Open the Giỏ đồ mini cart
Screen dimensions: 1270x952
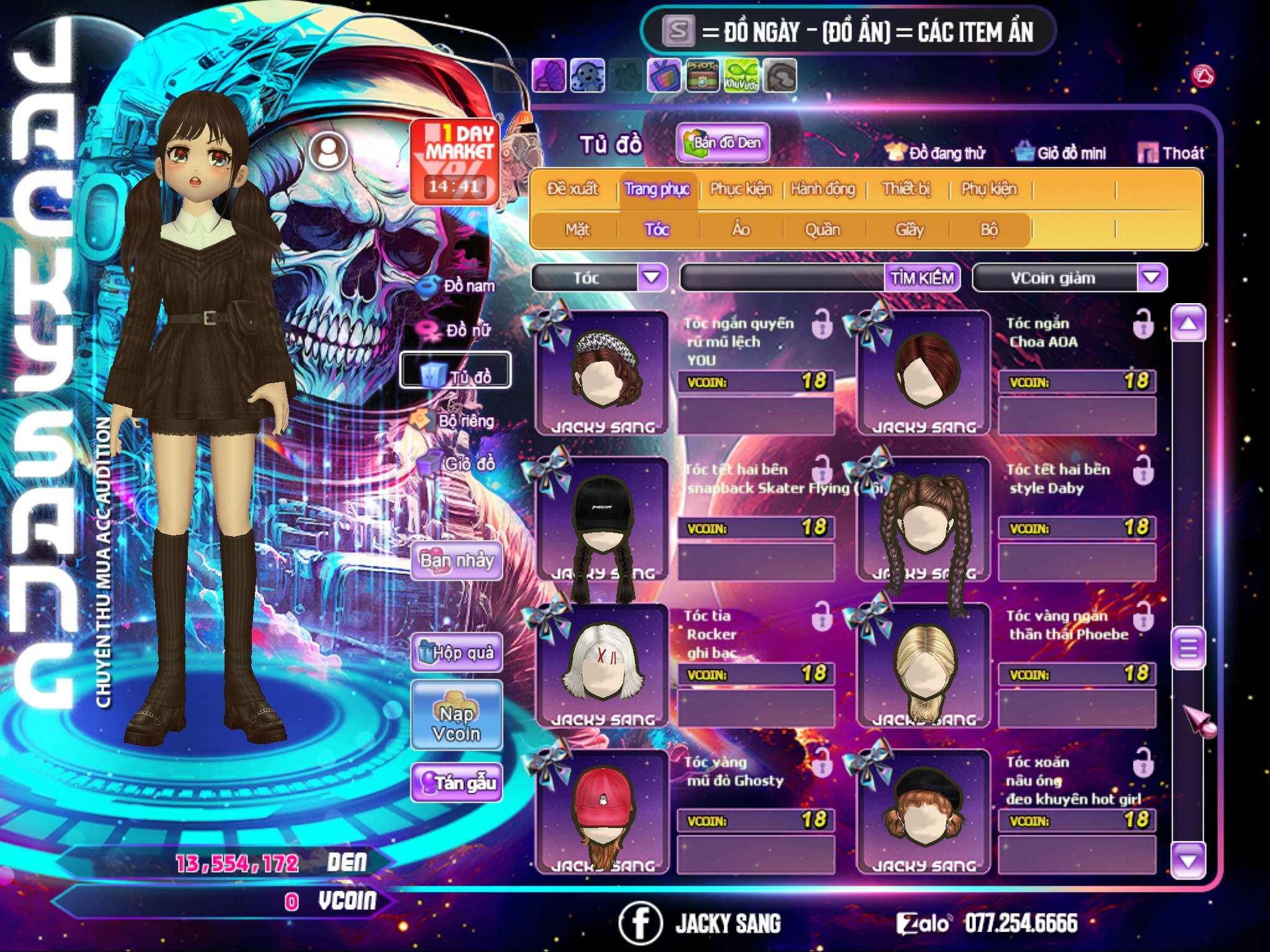click(x=1061, y=153)
